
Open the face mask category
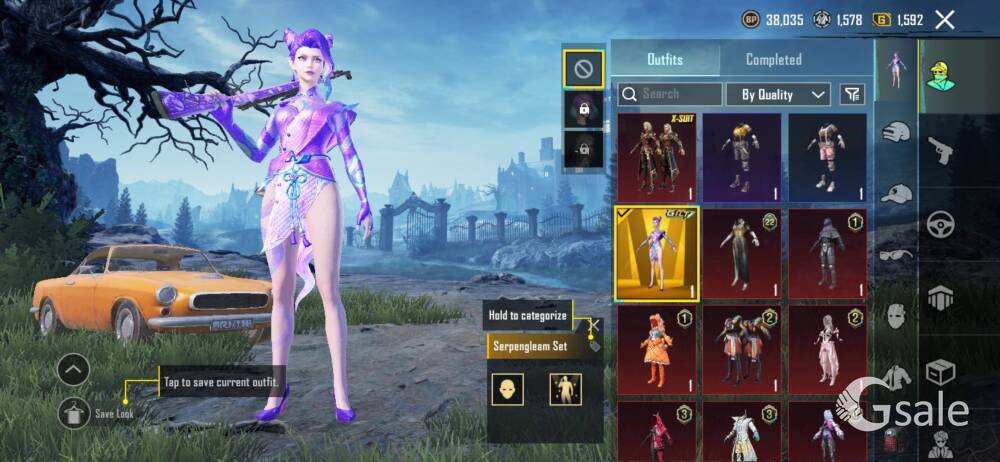[896, 316]
